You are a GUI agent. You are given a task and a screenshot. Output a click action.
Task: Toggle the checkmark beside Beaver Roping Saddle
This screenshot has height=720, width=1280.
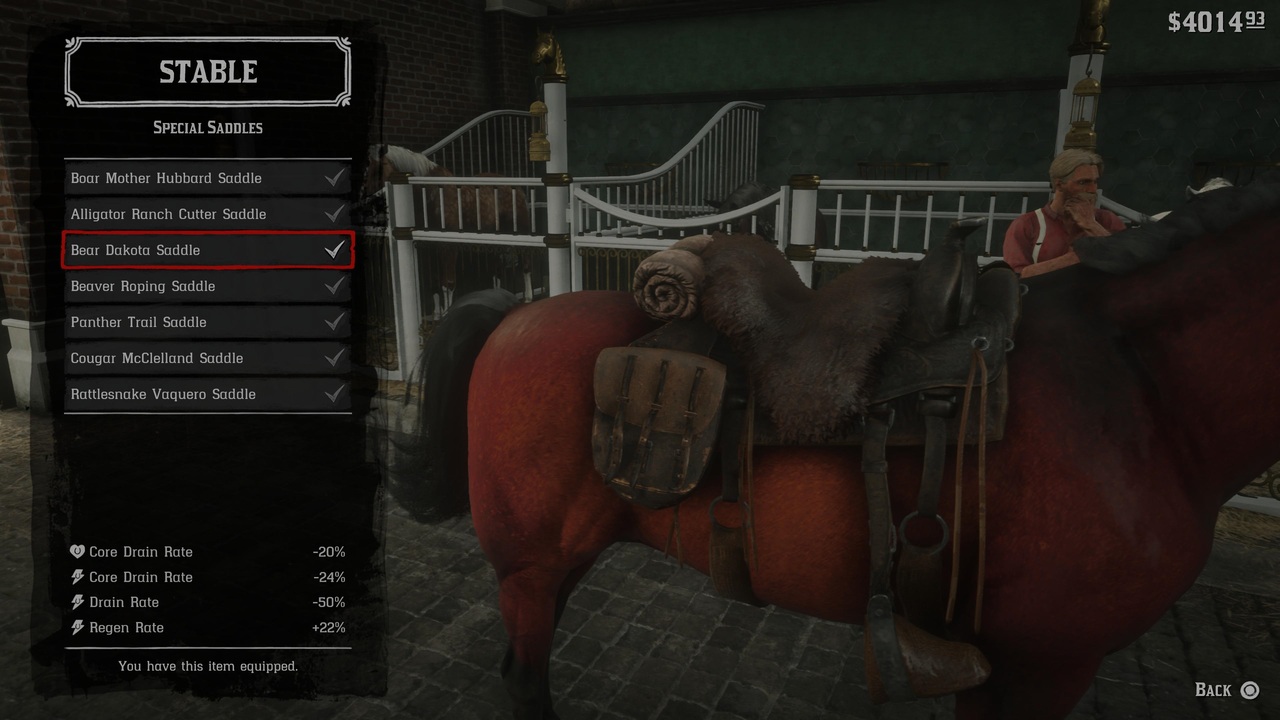[335, 286]
